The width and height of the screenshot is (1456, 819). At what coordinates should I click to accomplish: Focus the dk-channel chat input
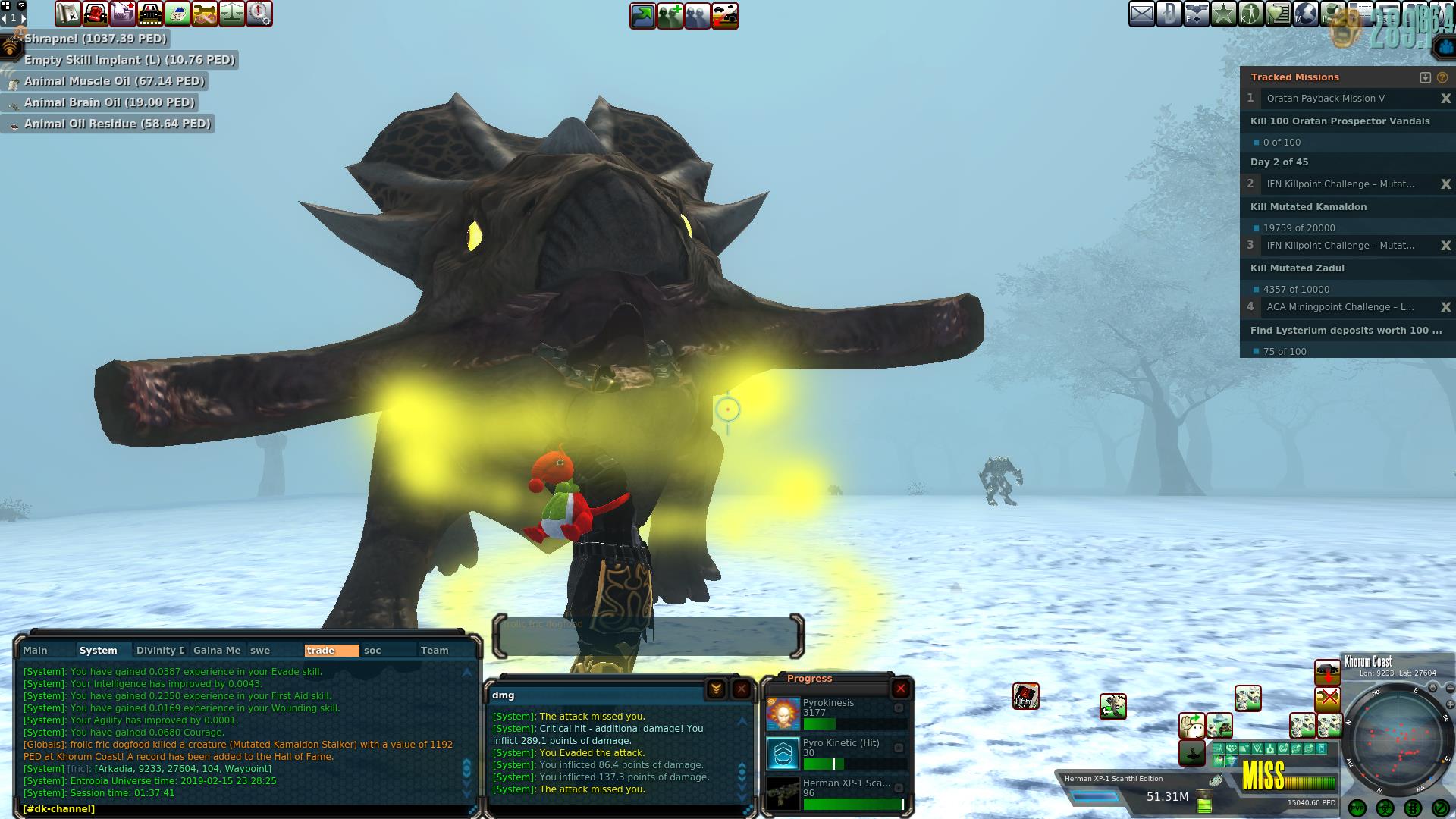[243, 809]
